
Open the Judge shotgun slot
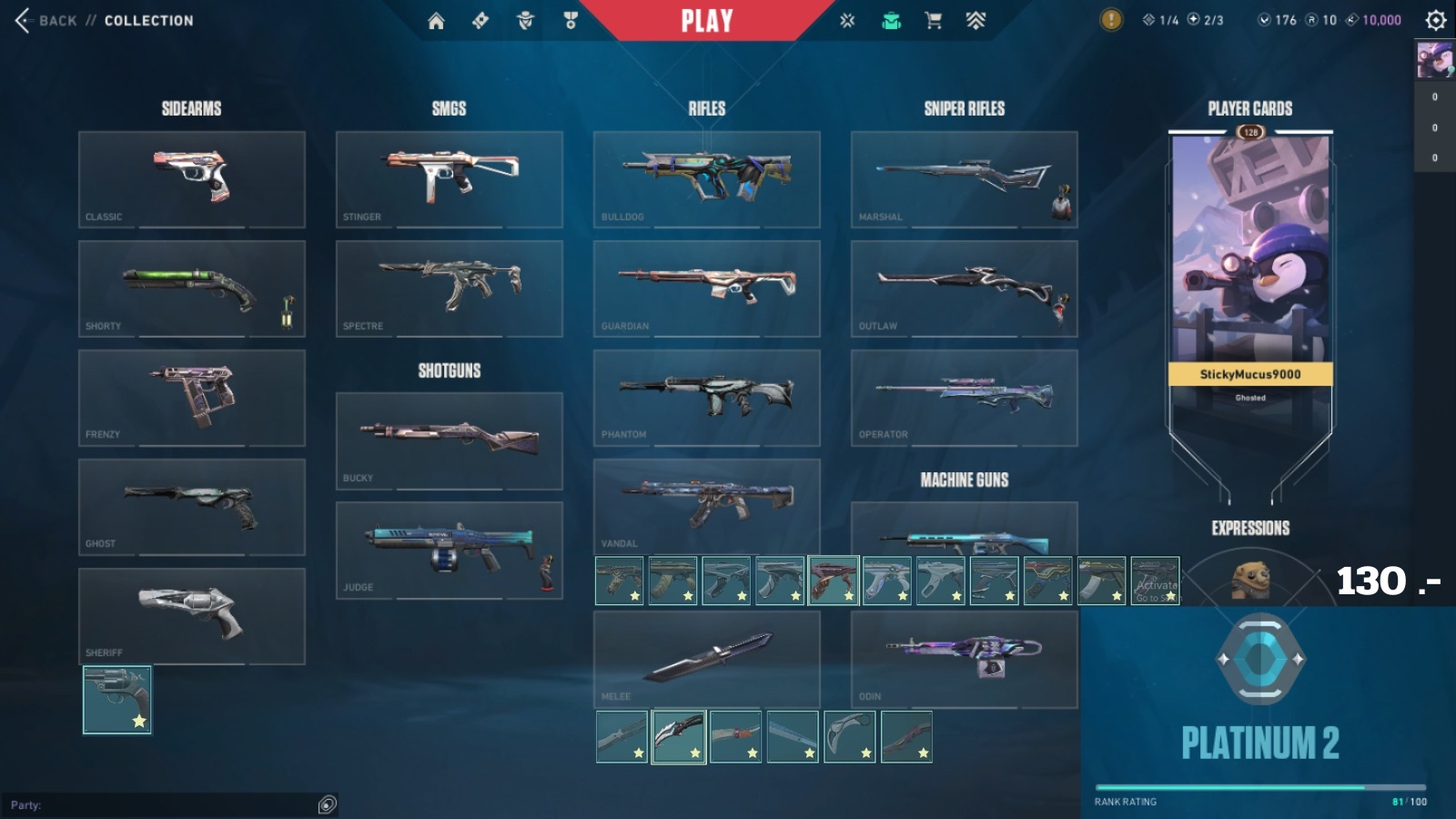coord(449,550)
